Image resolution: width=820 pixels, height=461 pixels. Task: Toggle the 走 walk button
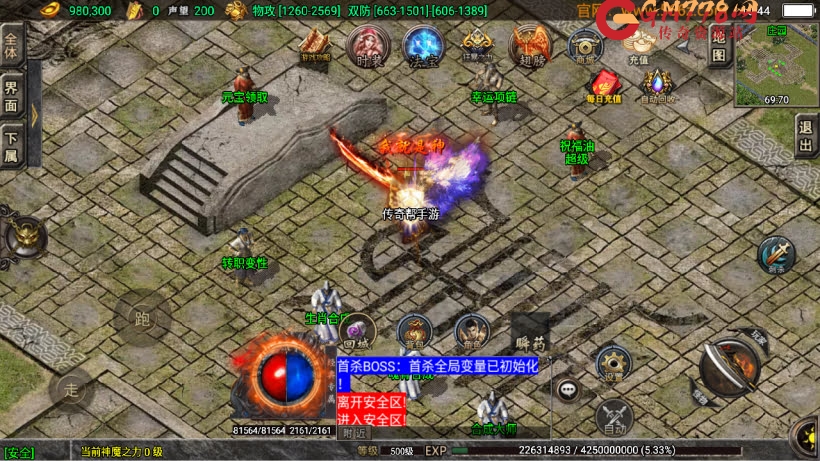(x=71, y=391)
